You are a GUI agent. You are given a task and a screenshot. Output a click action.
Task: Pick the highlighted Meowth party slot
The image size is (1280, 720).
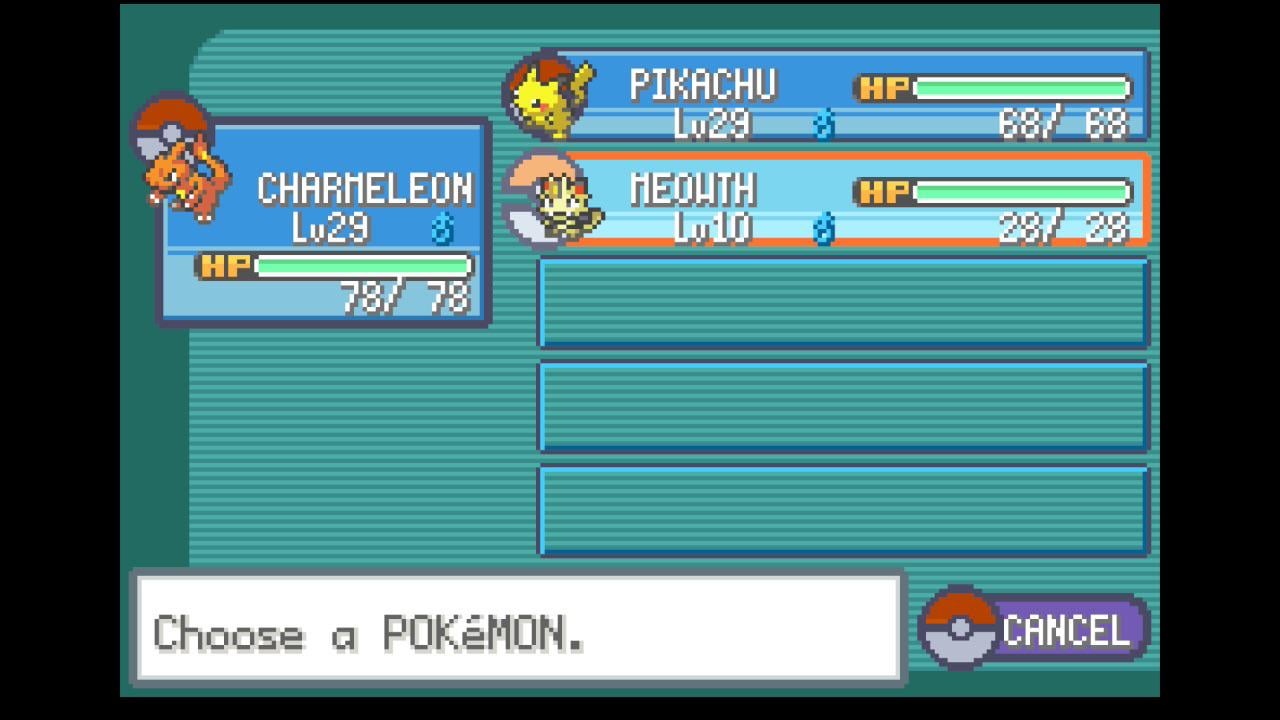(x=840, y=200)
